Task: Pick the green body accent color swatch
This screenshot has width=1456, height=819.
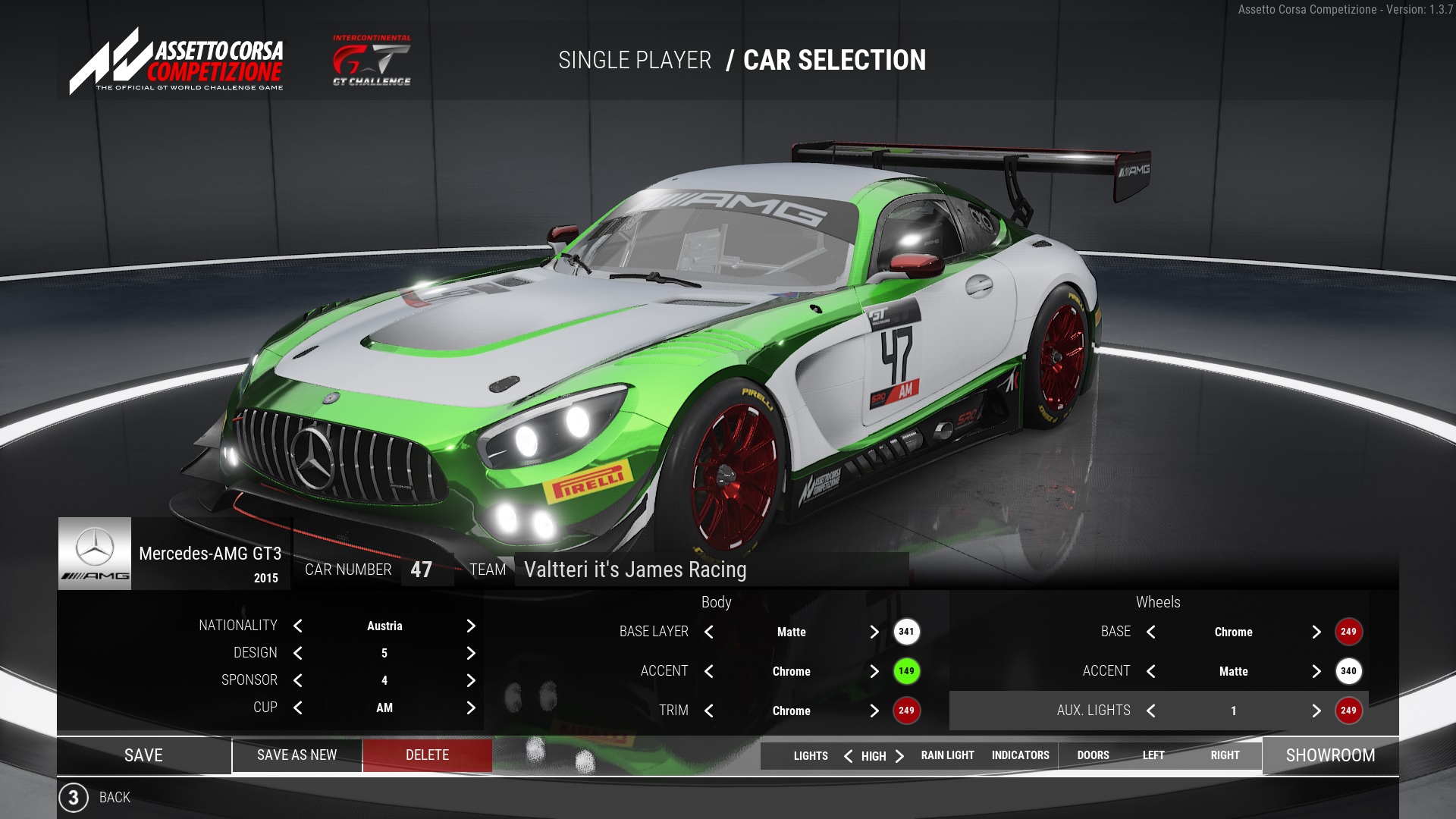Action: point(906,671)
